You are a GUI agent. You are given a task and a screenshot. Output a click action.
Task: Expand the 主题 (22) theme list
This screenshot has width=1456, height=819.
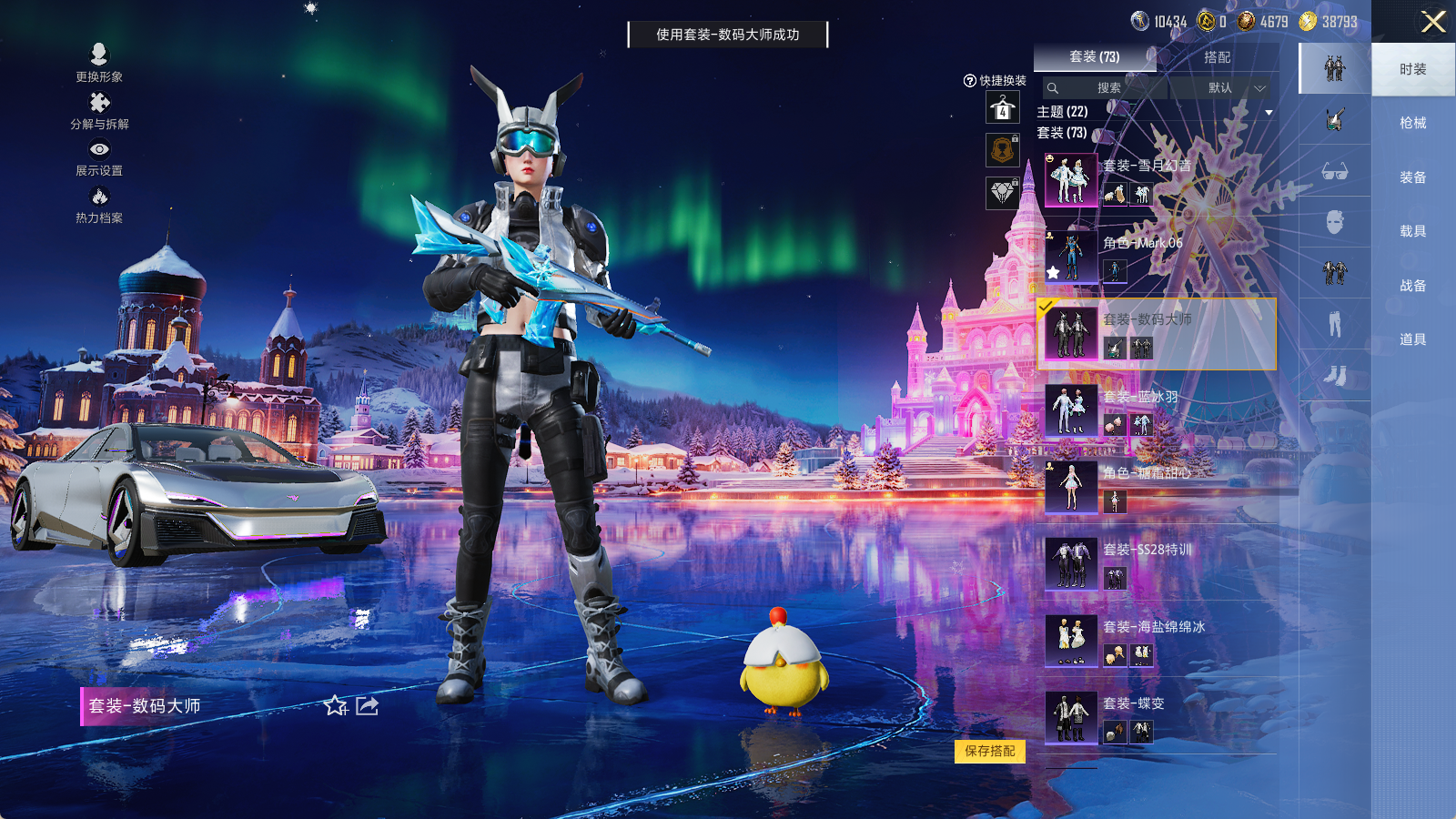(x=1269, y=112)
